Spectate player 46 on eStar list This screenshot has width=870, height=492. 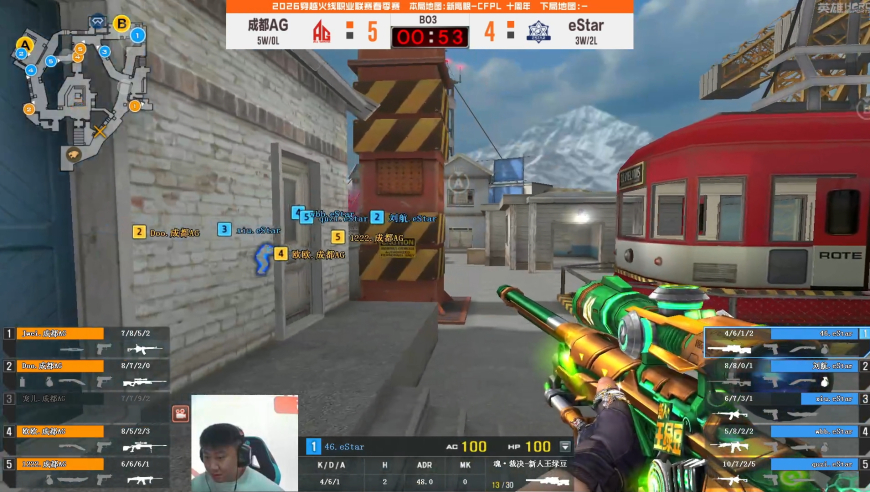pos(786,341)
